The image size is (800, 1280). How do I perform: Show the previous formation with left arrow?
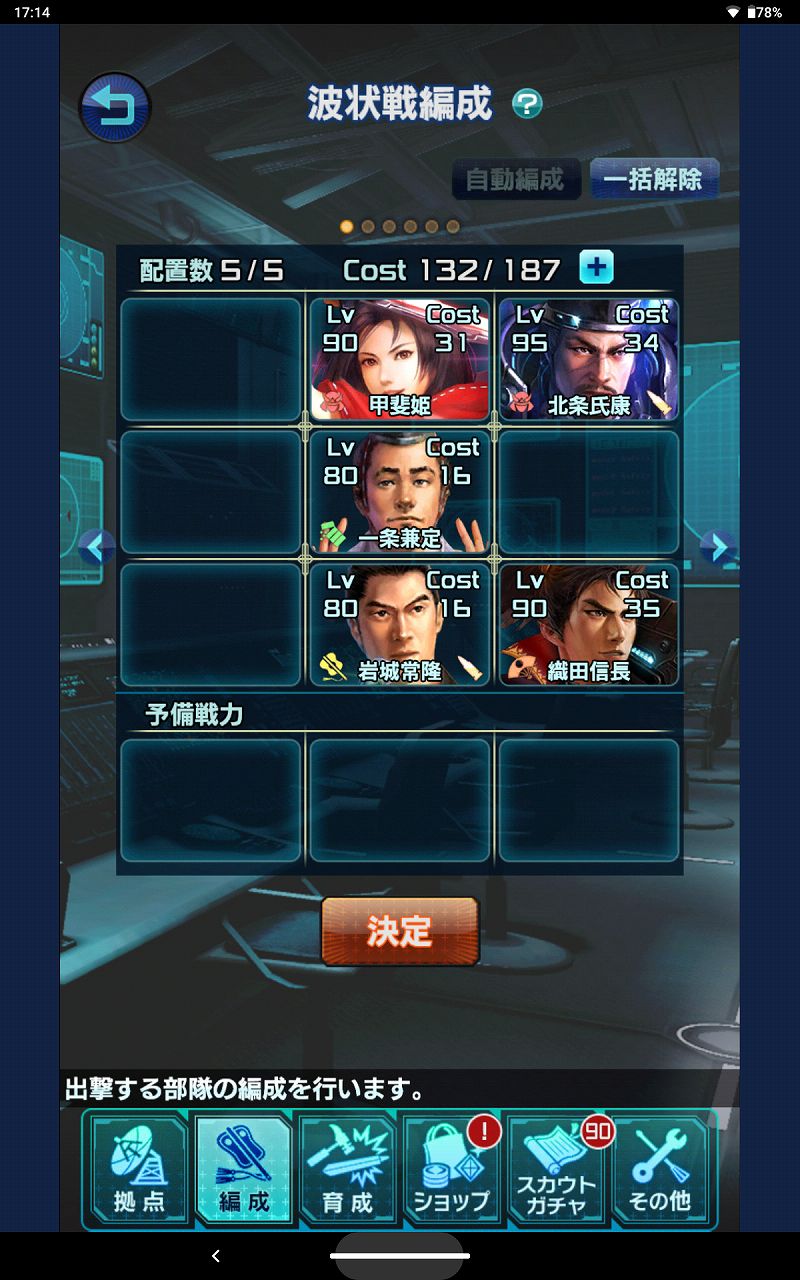[96, 546]
